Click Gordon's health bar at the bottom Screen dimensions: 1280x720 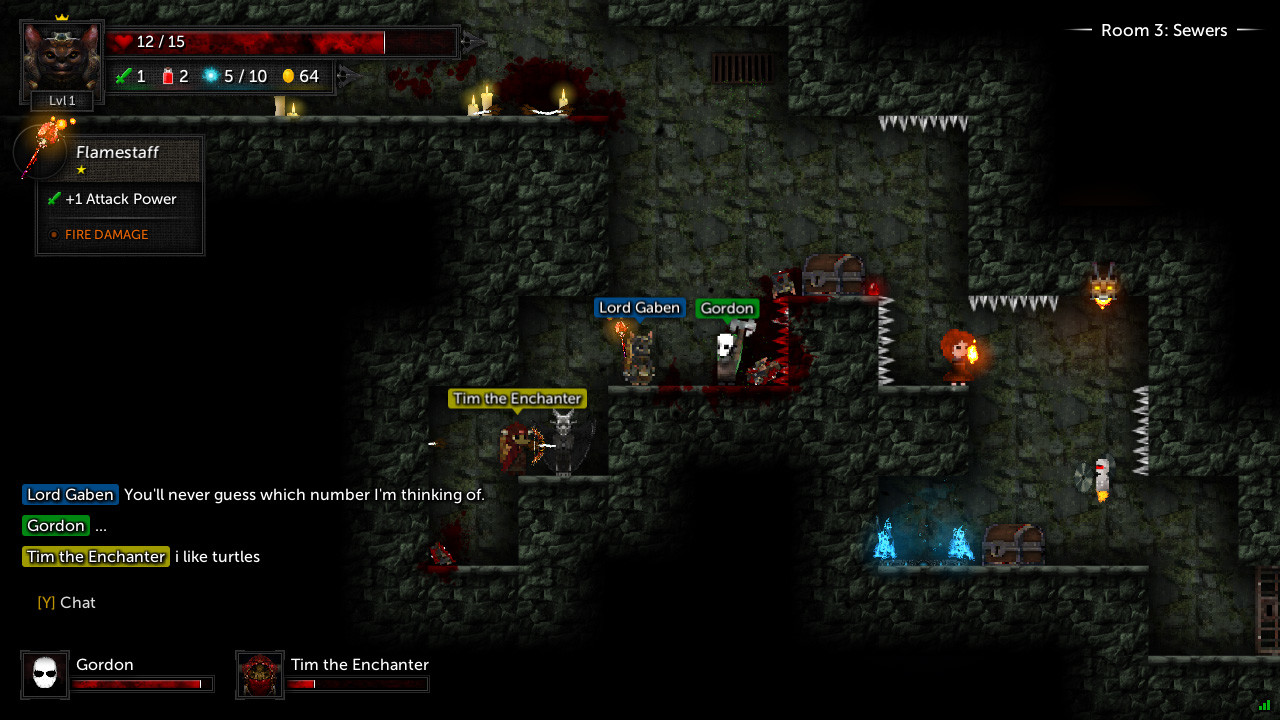pos(142,684)
